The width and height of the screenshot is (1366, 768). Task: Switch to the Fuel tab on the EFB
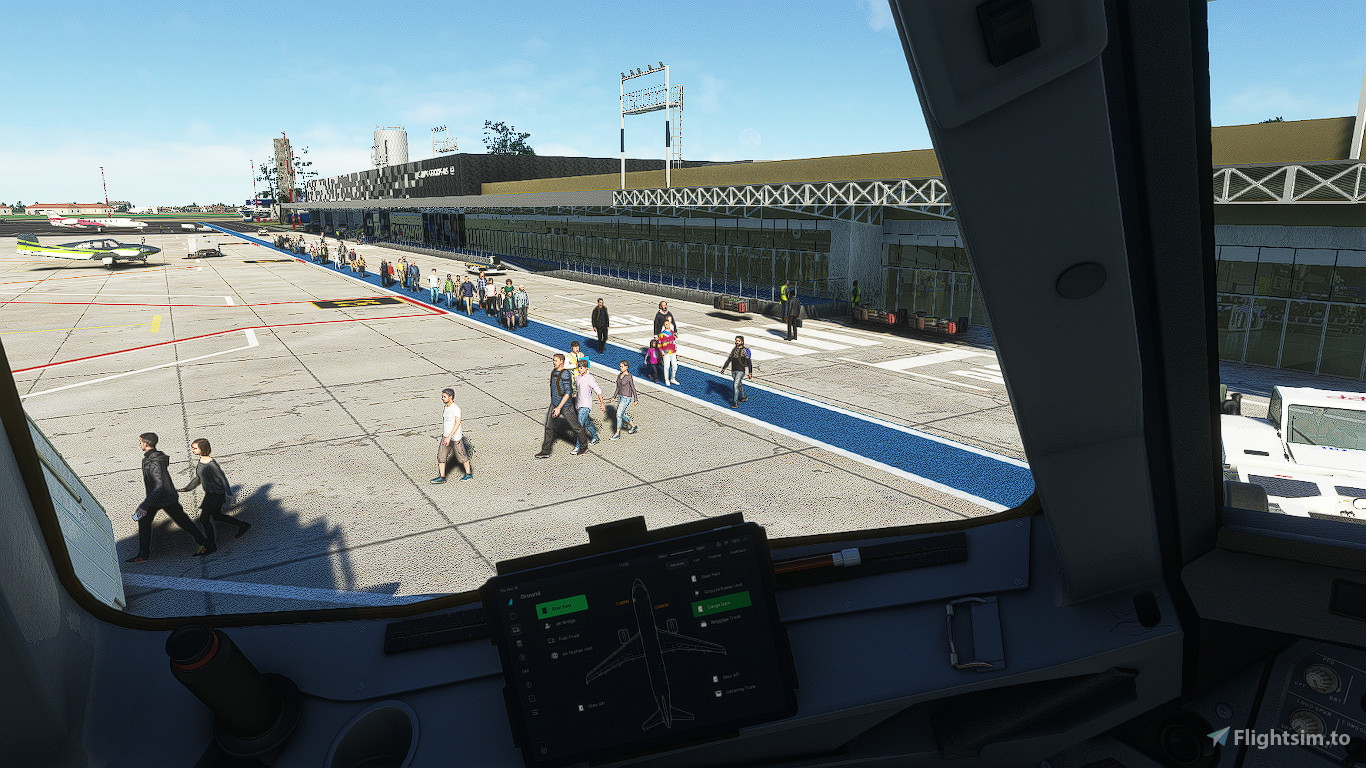coord(696,560)
